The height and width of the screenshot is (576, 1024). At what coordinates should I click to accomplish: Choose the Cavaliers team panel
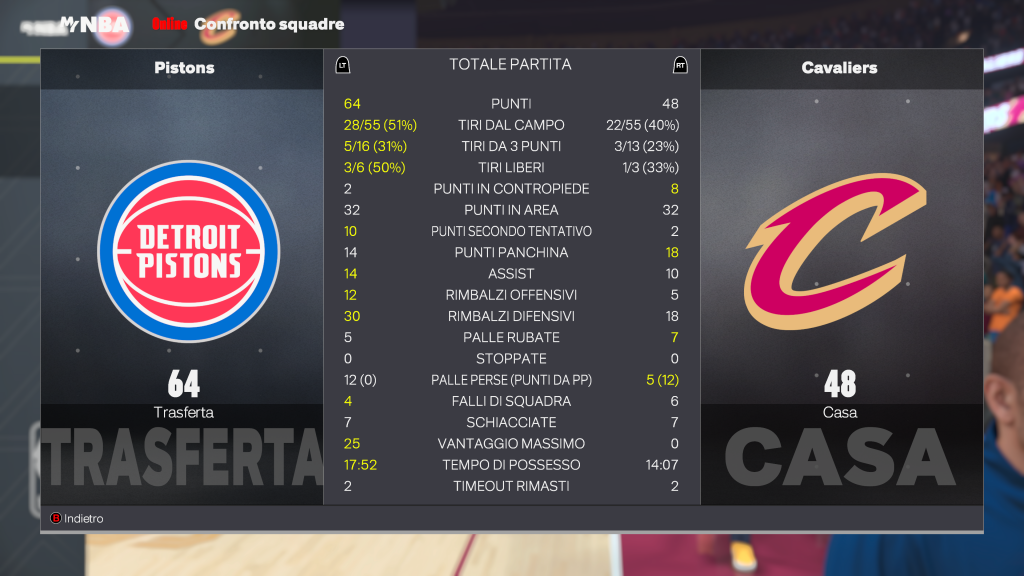tap(840, 251)
